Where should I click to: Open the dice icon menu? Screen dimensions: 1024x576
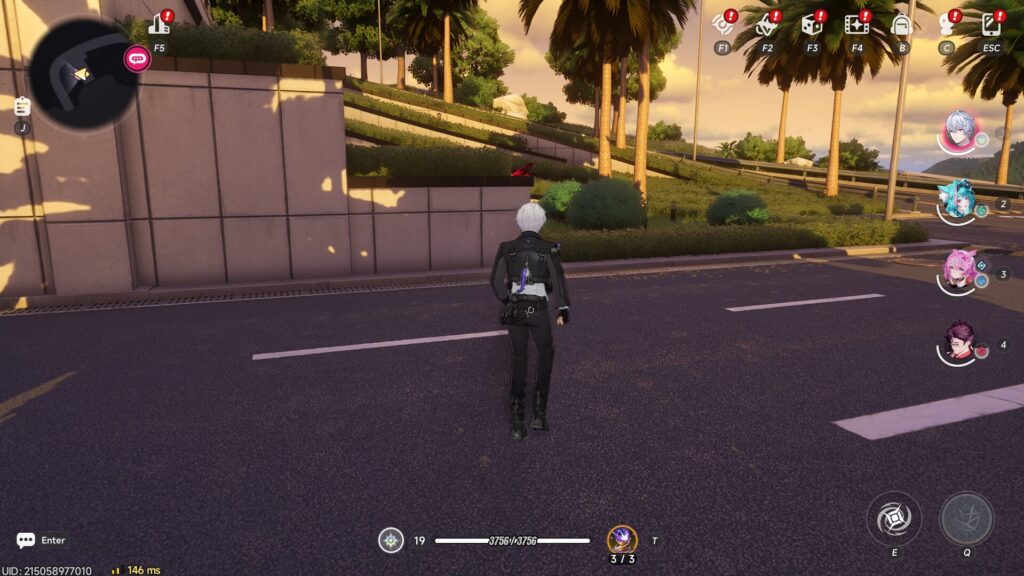811,25
